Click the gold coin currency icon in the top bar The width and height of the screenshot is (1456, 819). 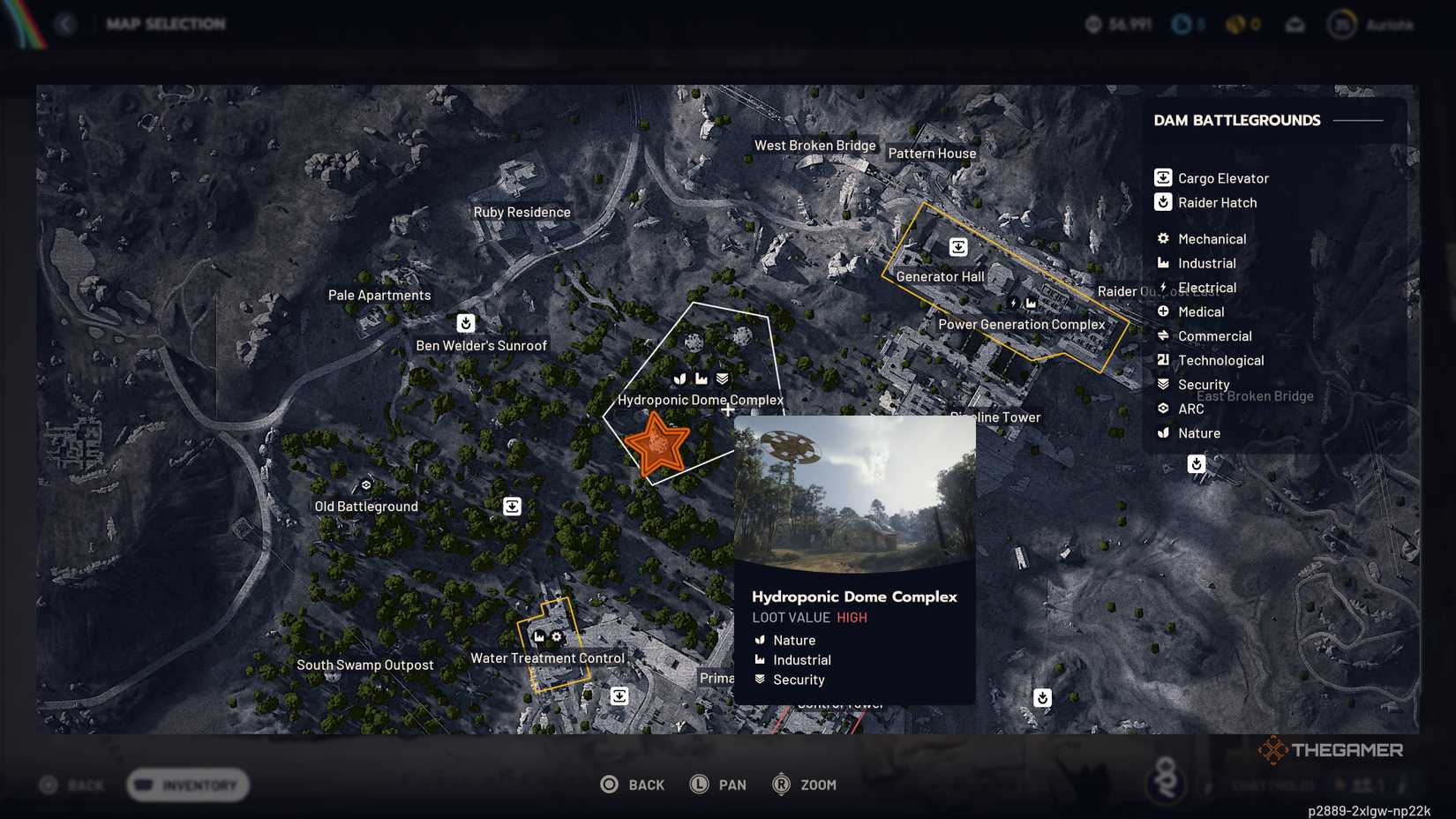(1235, 24)
